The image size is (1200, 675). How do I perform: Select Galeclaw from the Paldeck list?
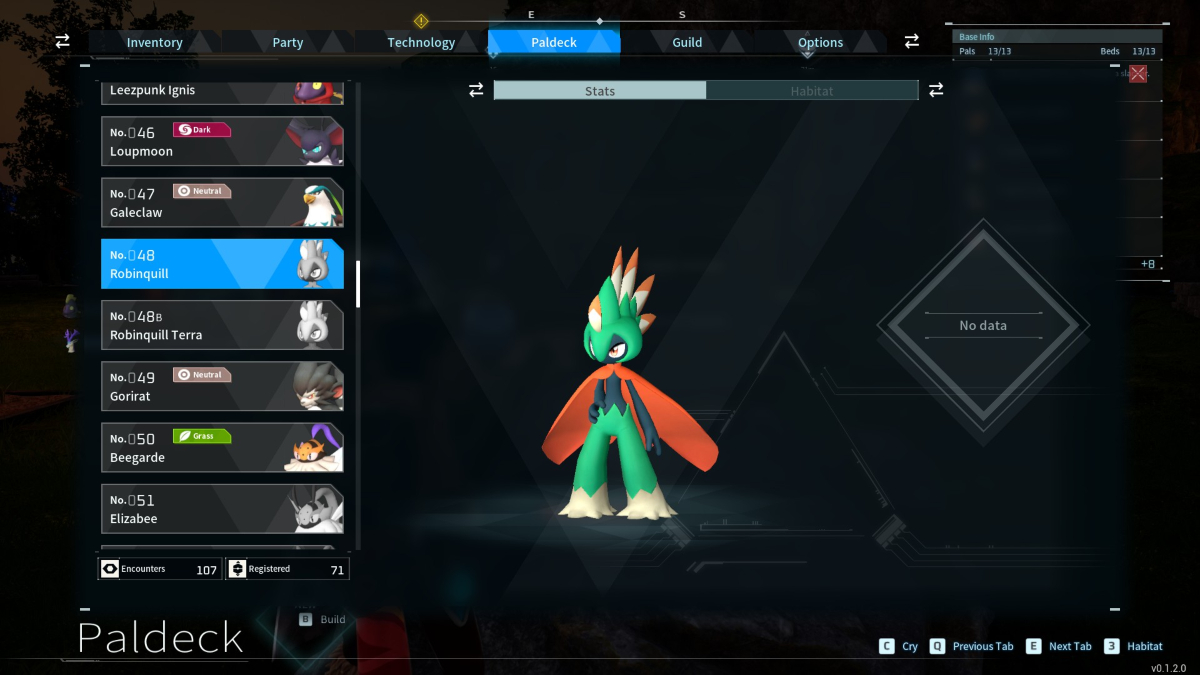pyautogui.click(x=222, y=202)
